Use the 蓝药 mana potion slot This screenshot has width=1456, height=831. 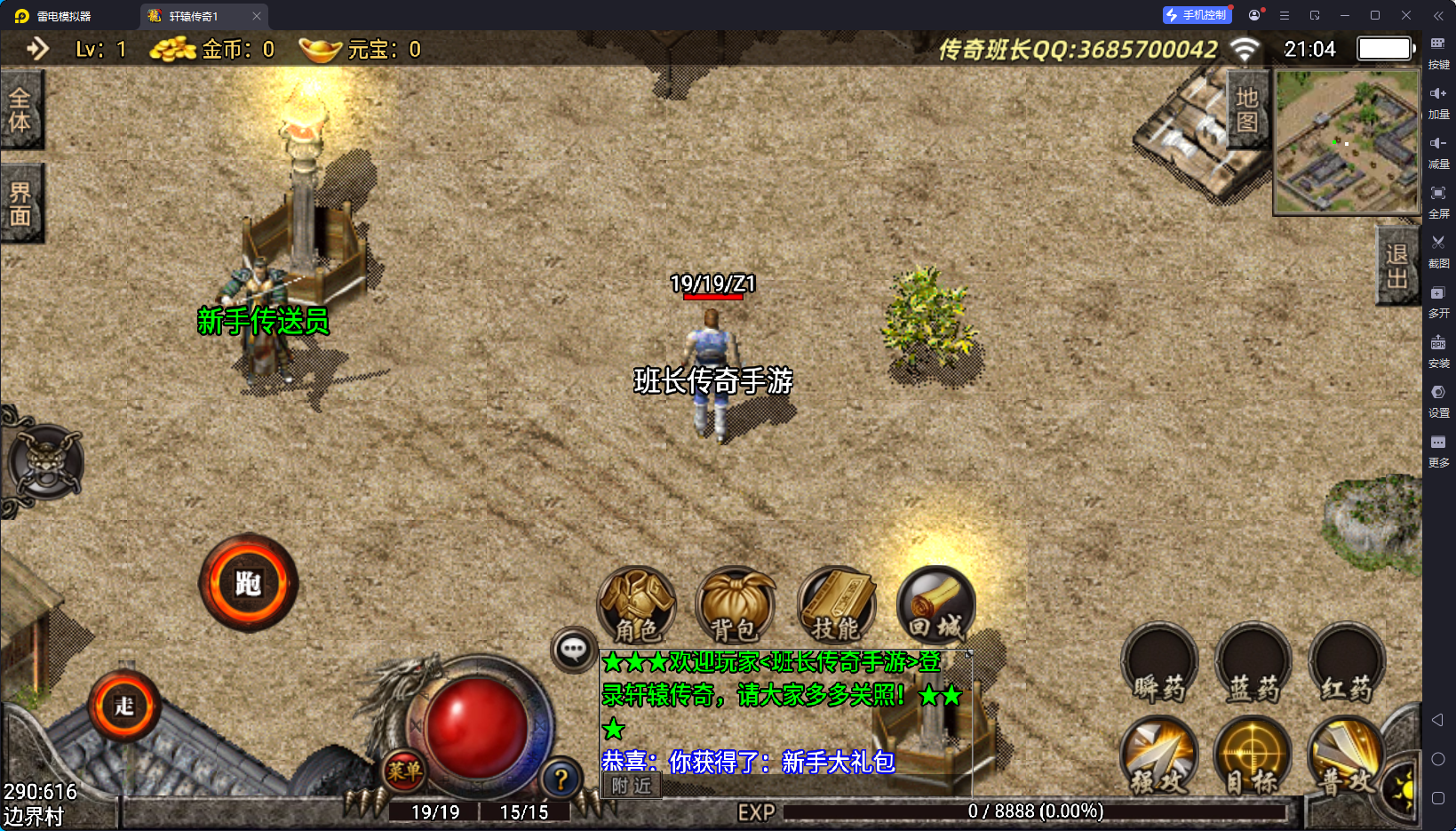[x=1253, y=665]
